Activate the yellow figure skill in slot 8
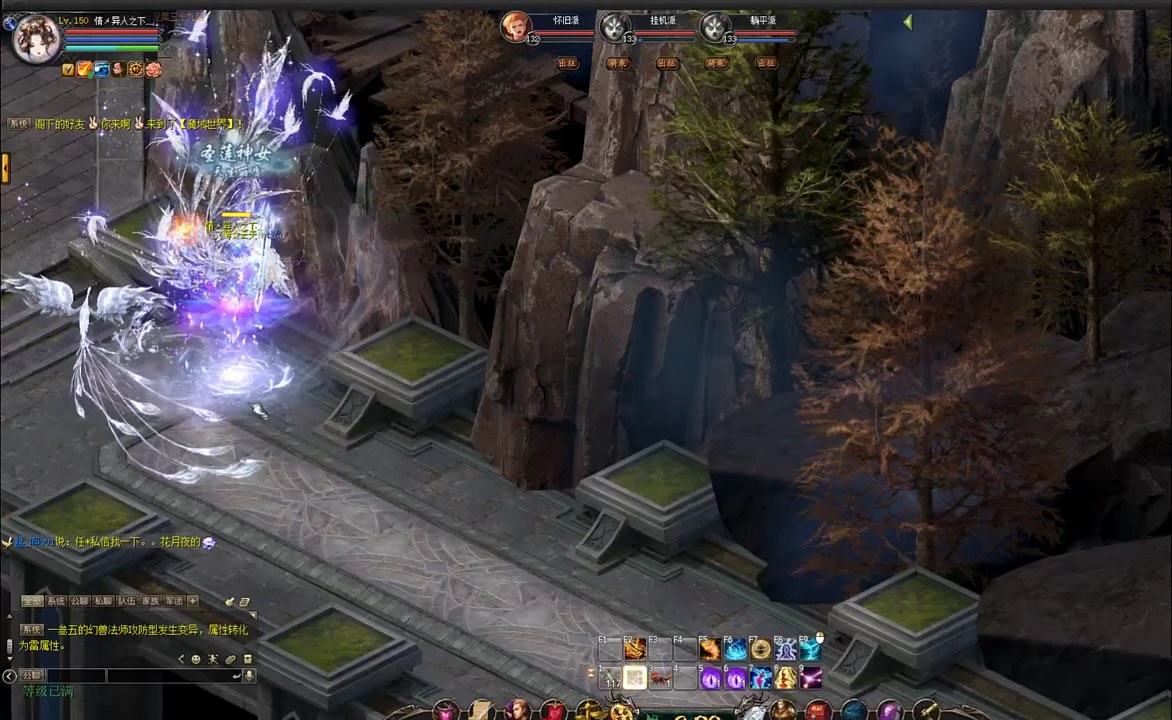Image resolution: width=1172 pixels, height=720 pixels. pyautogui.click(x=786, y=679)
